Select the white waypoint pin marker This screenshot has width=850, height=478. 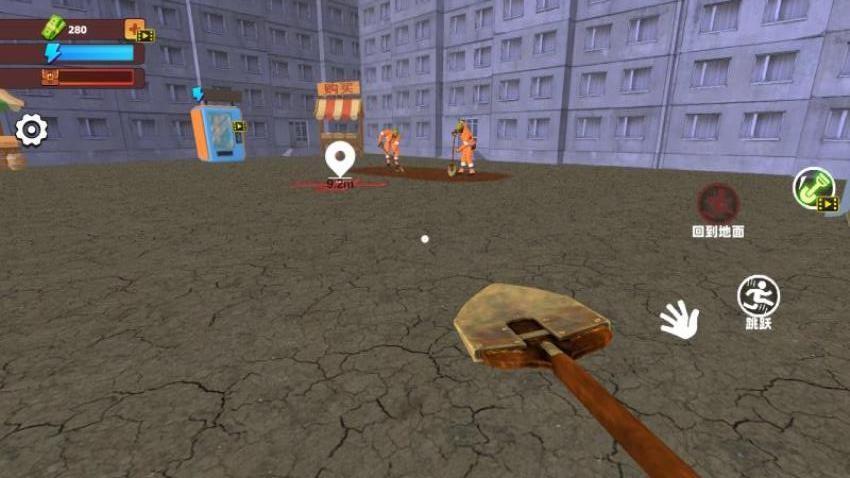coord(341,159)
